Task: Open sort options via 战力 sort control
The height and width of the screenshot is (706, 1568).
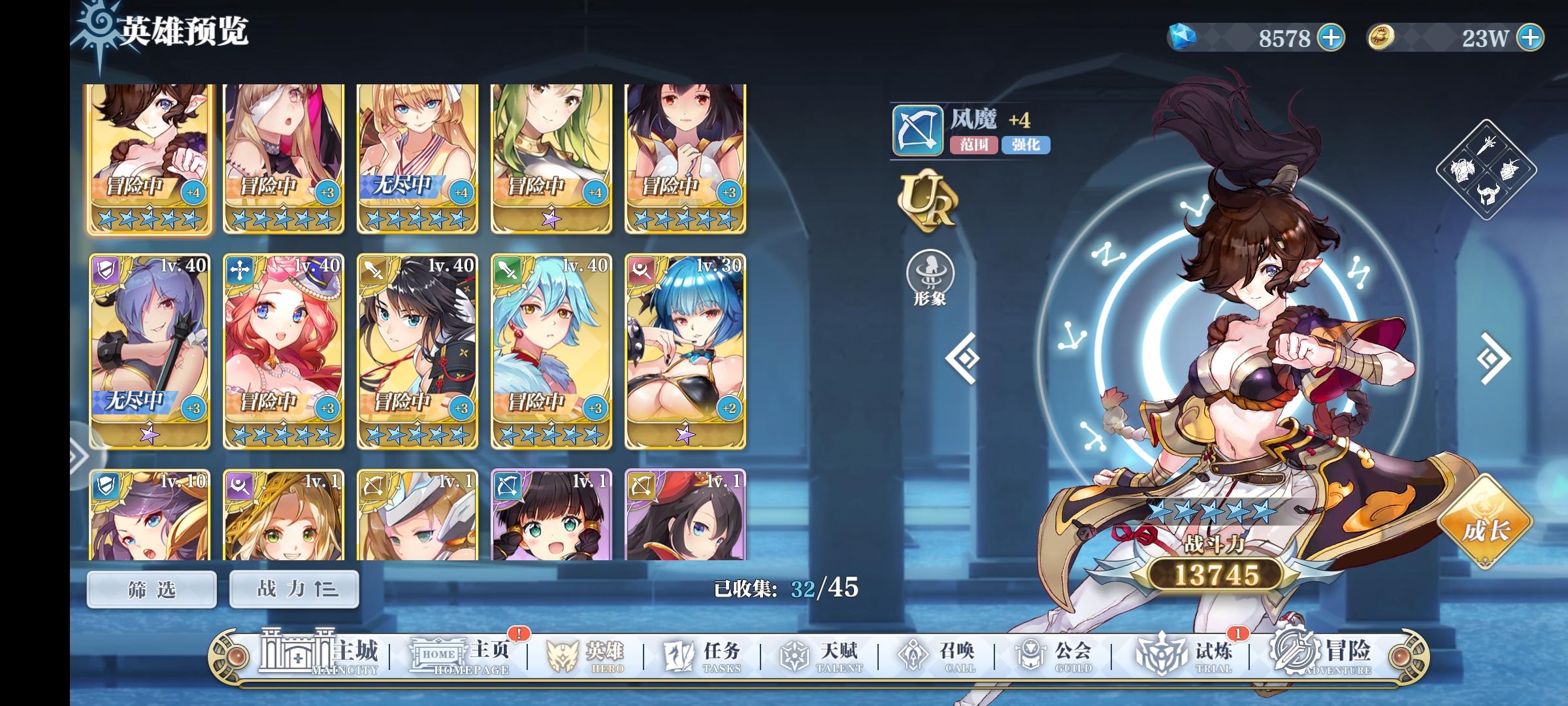Action: point(293,588)
